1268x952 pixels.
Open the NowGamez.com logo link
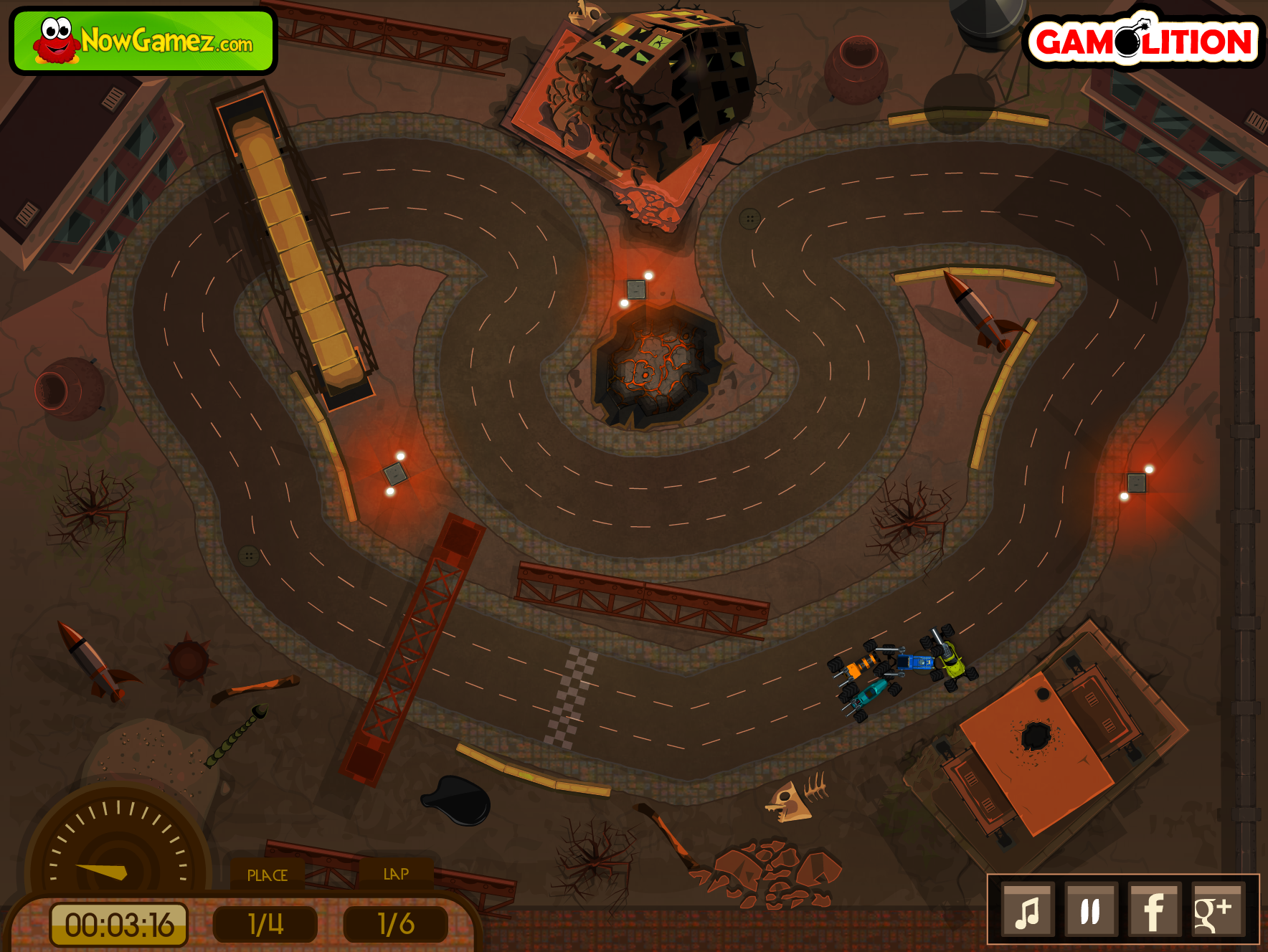tap(143, 41)
